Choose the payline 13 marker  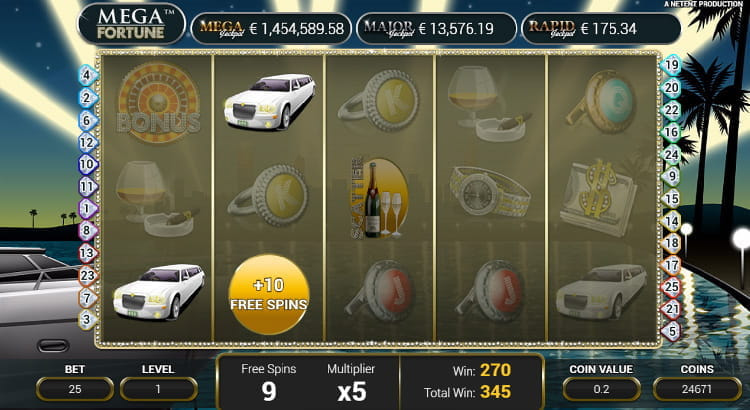click(x=86, y=253)
